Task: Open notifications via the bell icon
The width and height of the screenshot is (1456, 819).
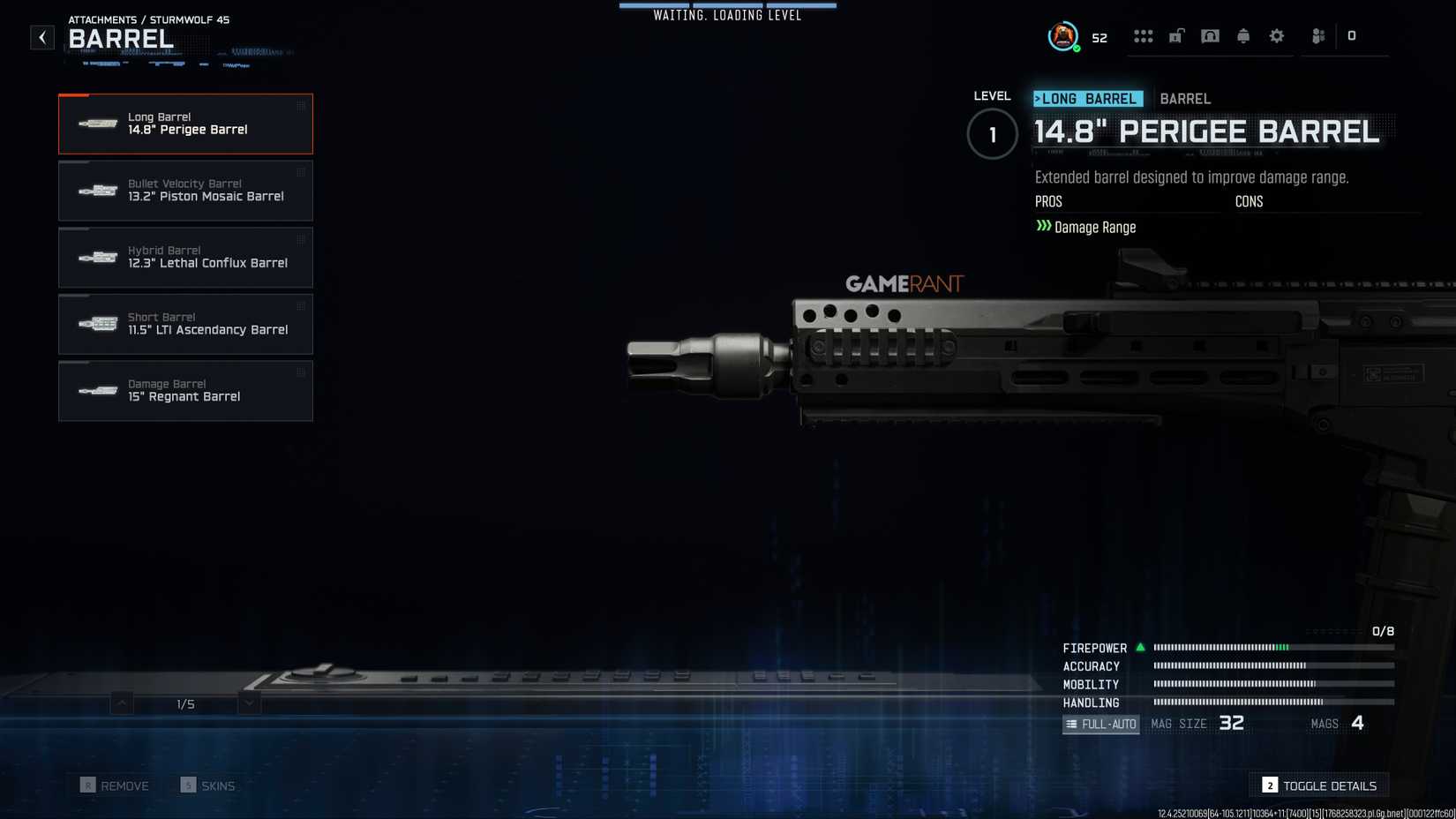Action: [x=1243, y=35]
